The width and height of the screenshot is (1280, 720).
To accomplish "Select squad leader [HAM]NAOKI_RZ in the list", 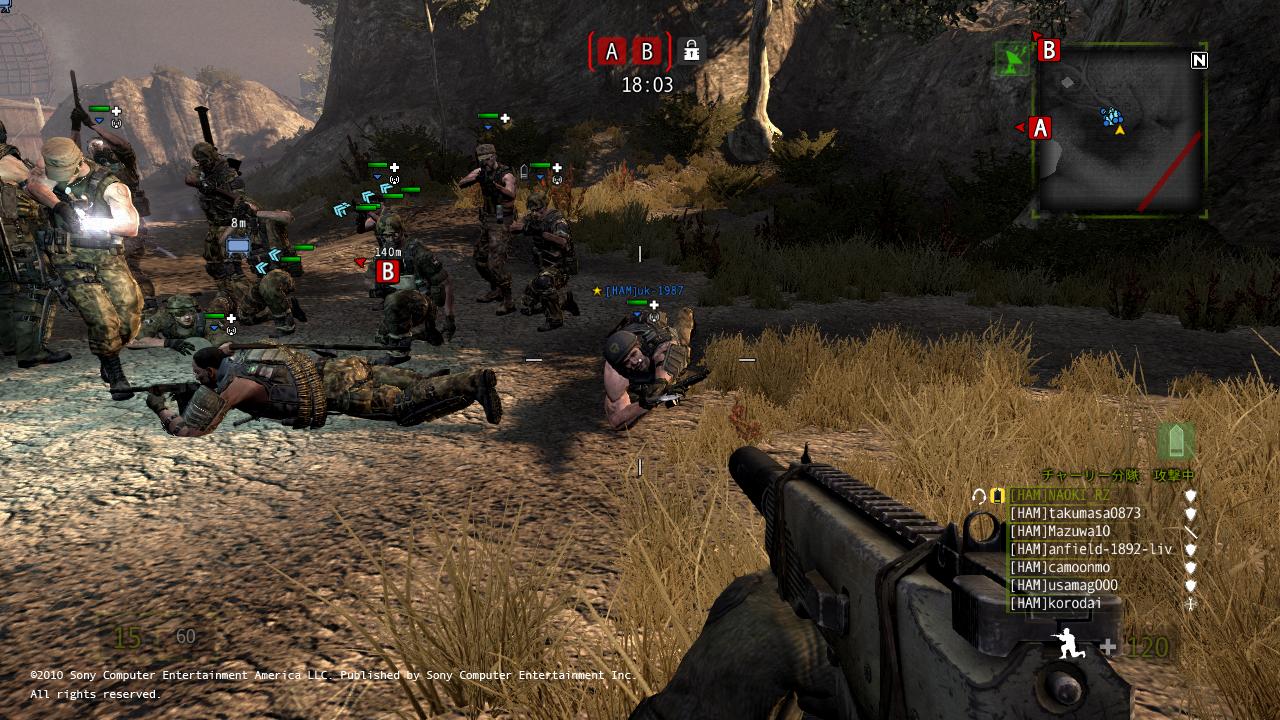I will [1060, 495].
